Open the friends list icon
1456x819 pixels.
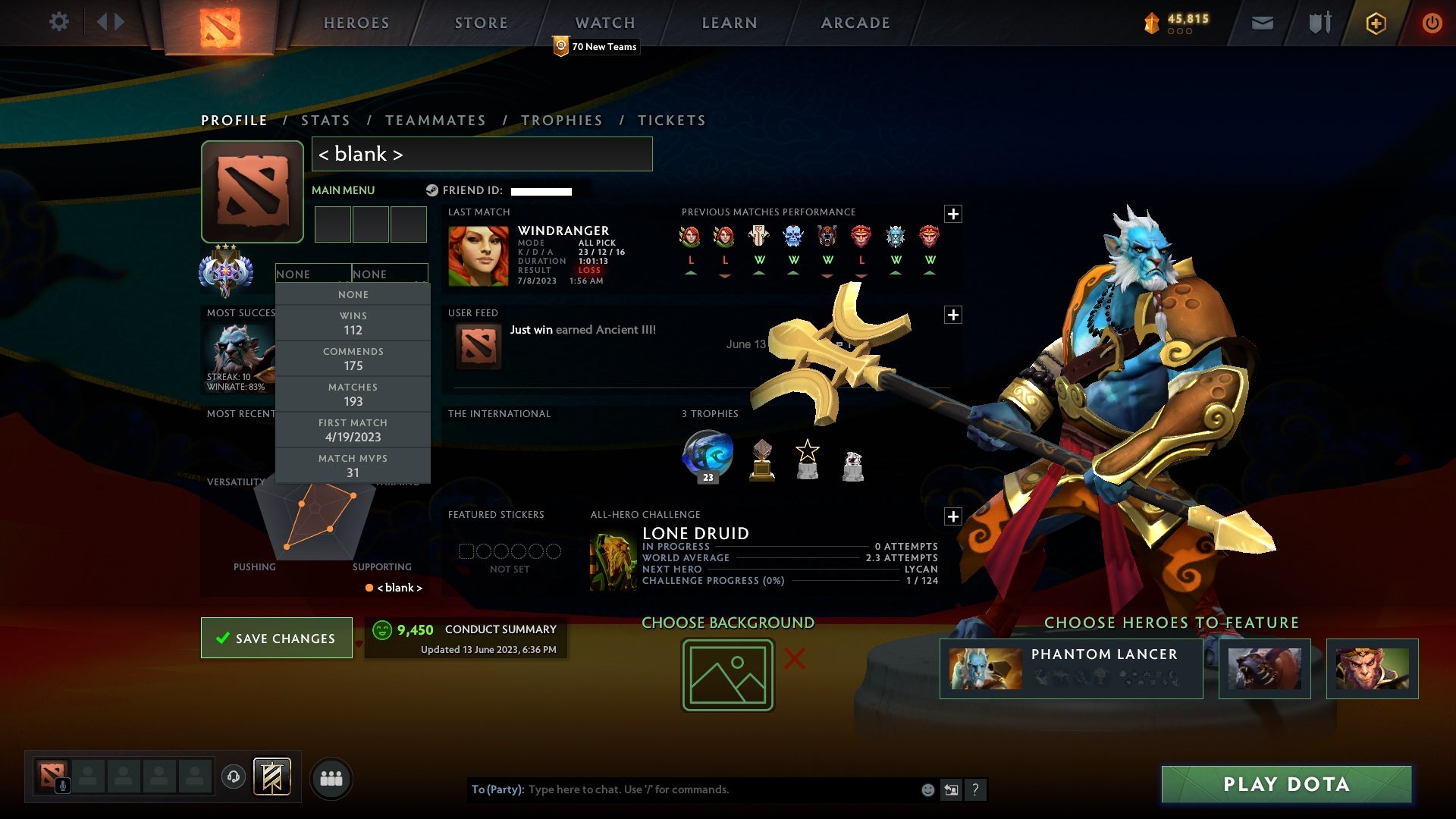pyautogui.click(x=331, y=777)
